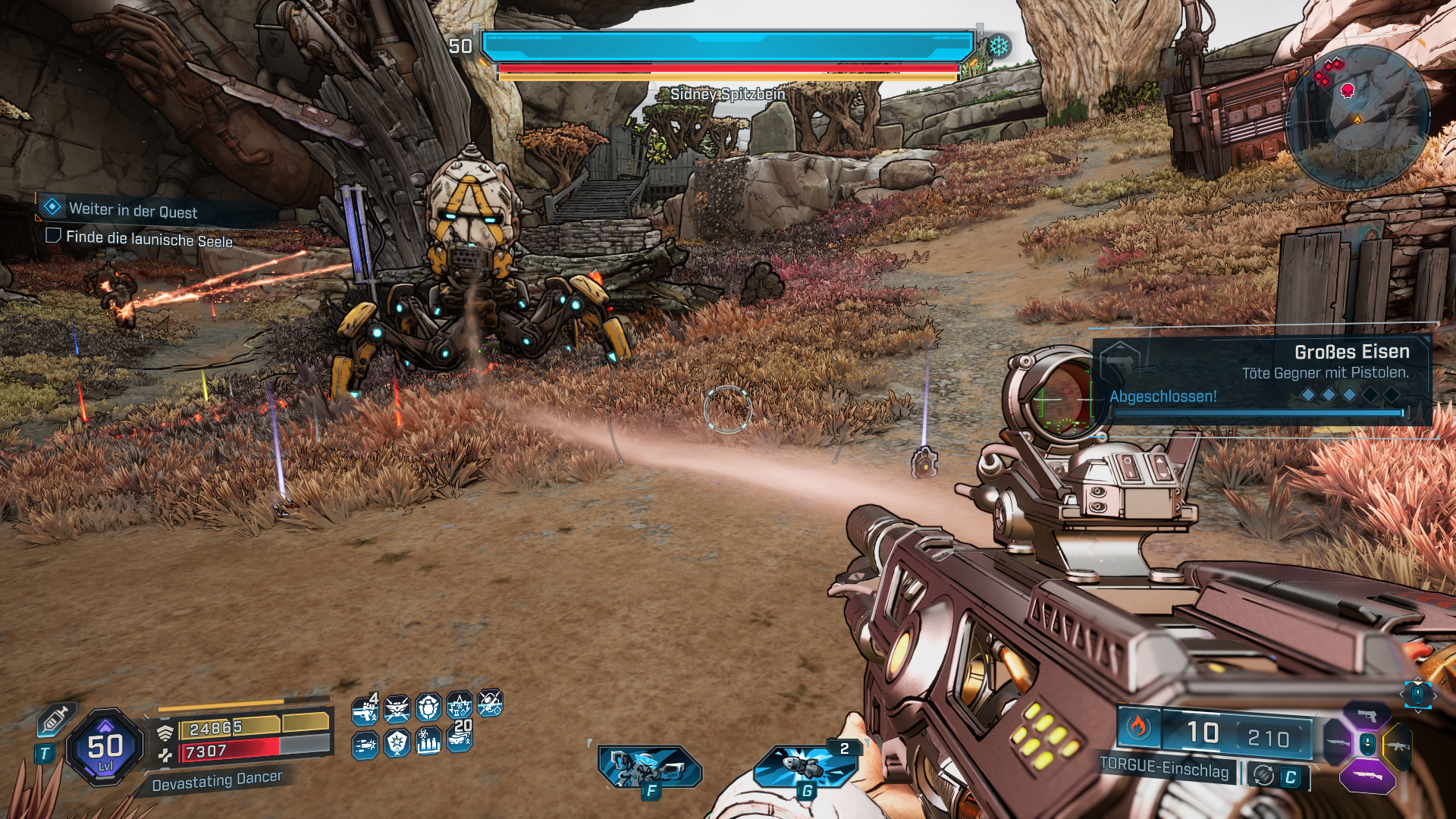Choose the bottom shotgun weapon slot
Screen dimensions: 1456x819
click(1367, 777)
